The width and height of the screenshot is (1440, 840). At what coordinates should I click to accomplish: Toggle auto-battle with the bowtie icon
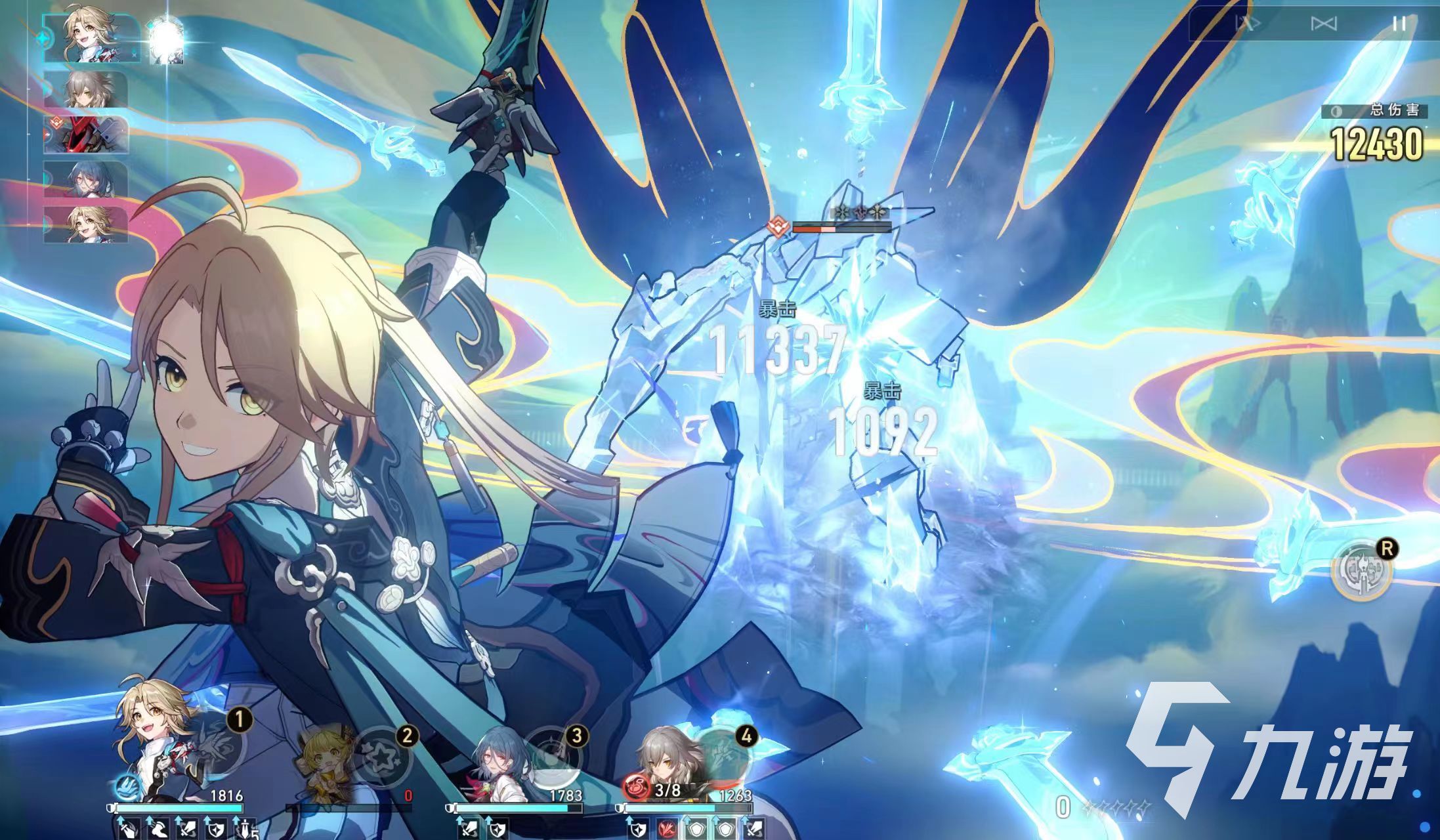click(1323, 24)
